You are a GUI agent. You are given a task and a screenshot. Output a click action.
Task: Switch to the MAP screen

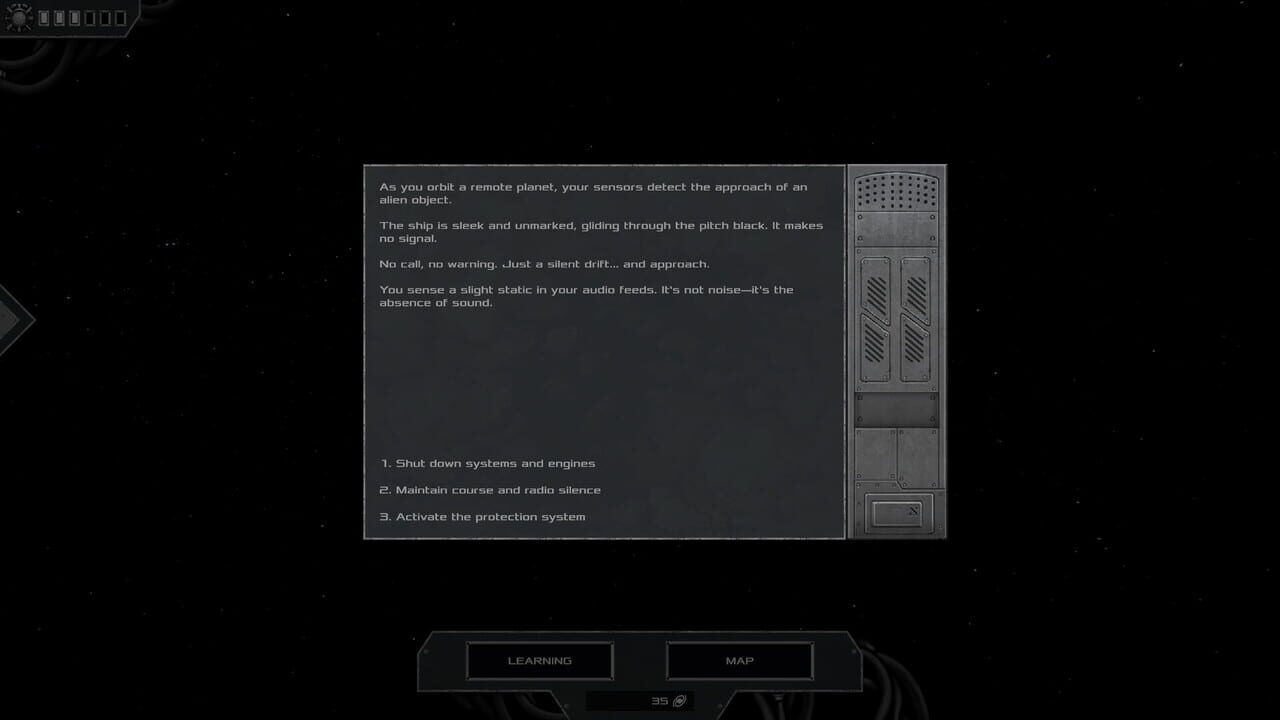[x=738, y=660]
